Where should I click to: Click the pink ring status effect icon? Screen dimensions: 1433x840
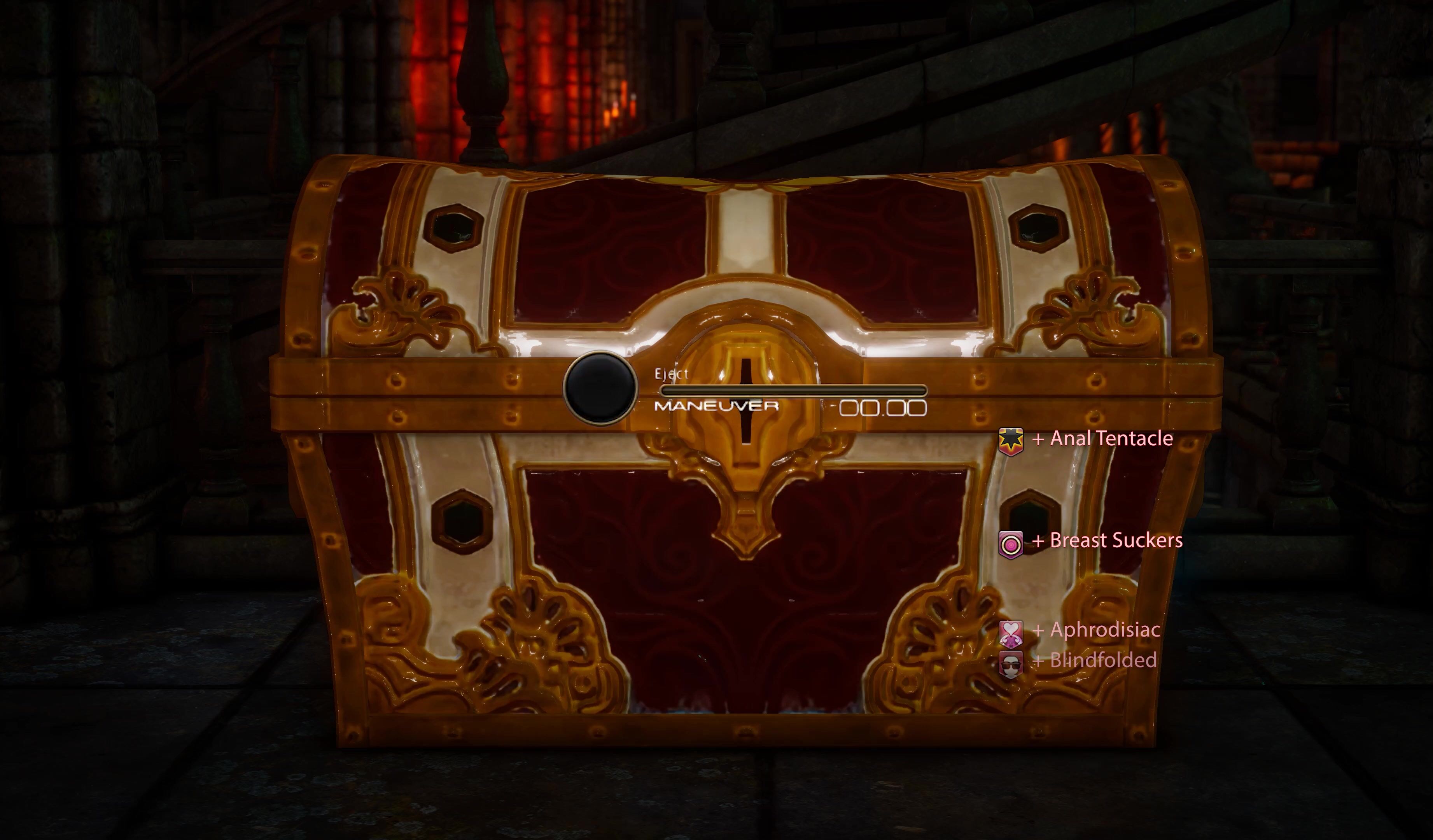pos(1011,545)
